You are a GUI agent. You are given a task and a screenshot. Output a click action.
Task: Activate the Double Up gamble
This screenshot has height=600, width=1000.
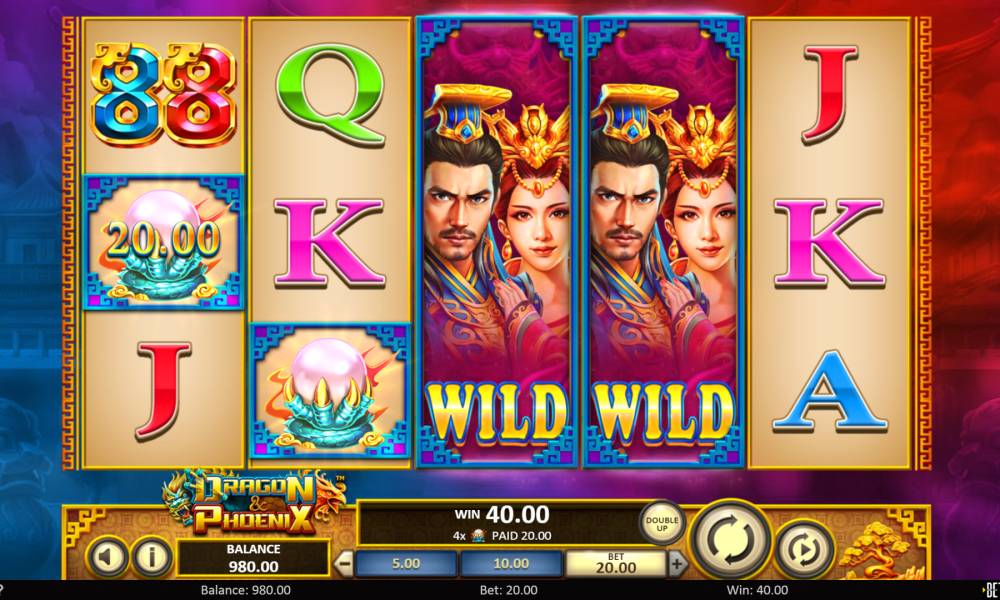(662, 524)
